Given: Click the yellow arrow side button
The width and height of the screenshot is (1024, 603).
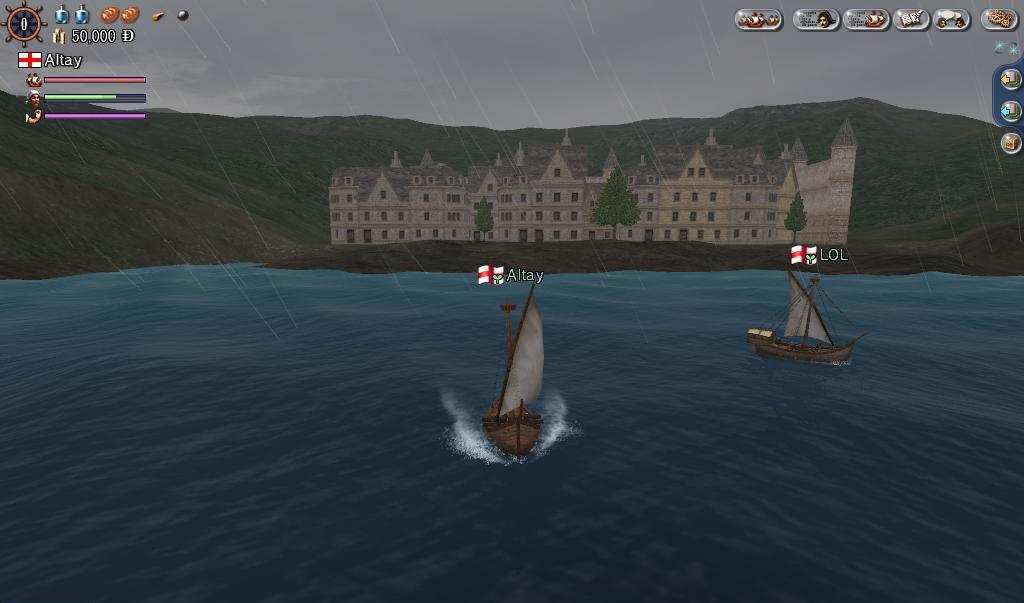Looking at the screenshot, I should tap(1010, 78).
